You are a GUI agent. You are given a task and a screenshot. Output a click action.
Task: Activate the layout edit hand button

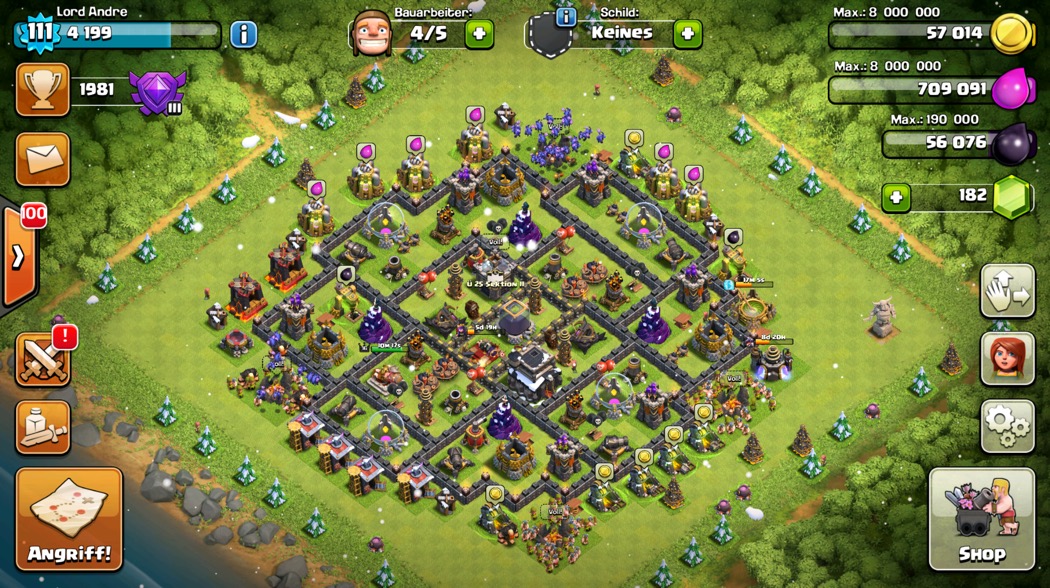tap(1006, 291)
